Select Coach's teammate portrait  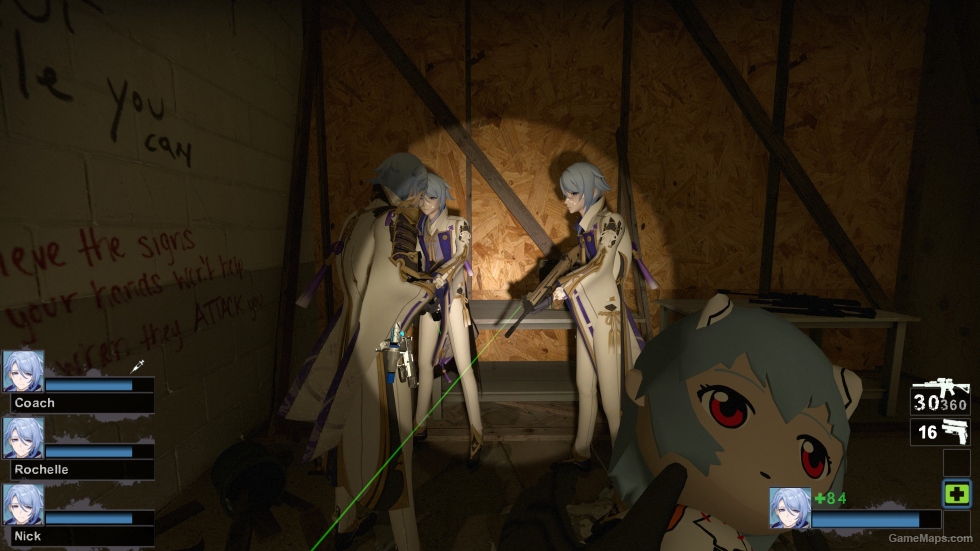point(23,370)
